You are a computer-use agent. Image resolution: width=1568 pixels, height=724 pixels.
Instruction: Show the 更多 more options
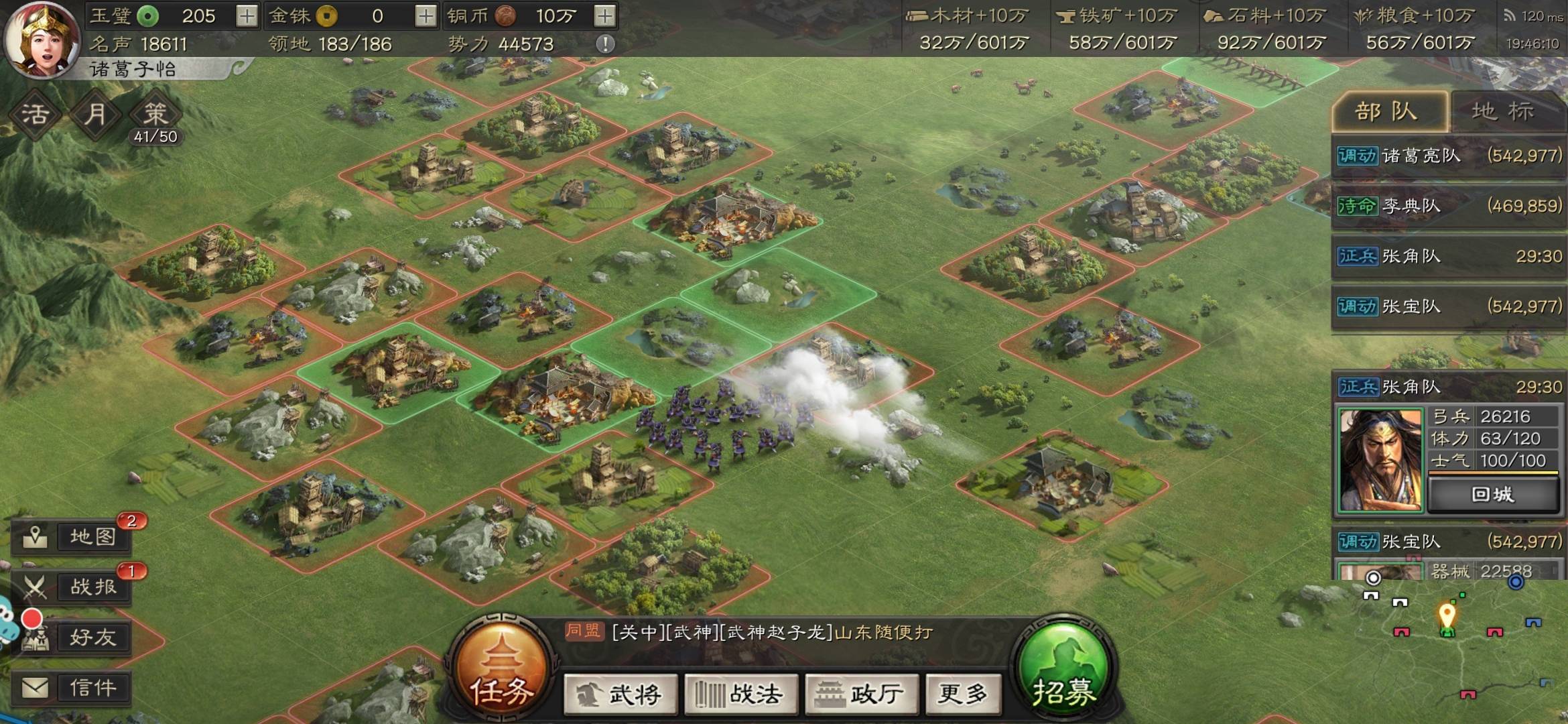tap(963, 694)
